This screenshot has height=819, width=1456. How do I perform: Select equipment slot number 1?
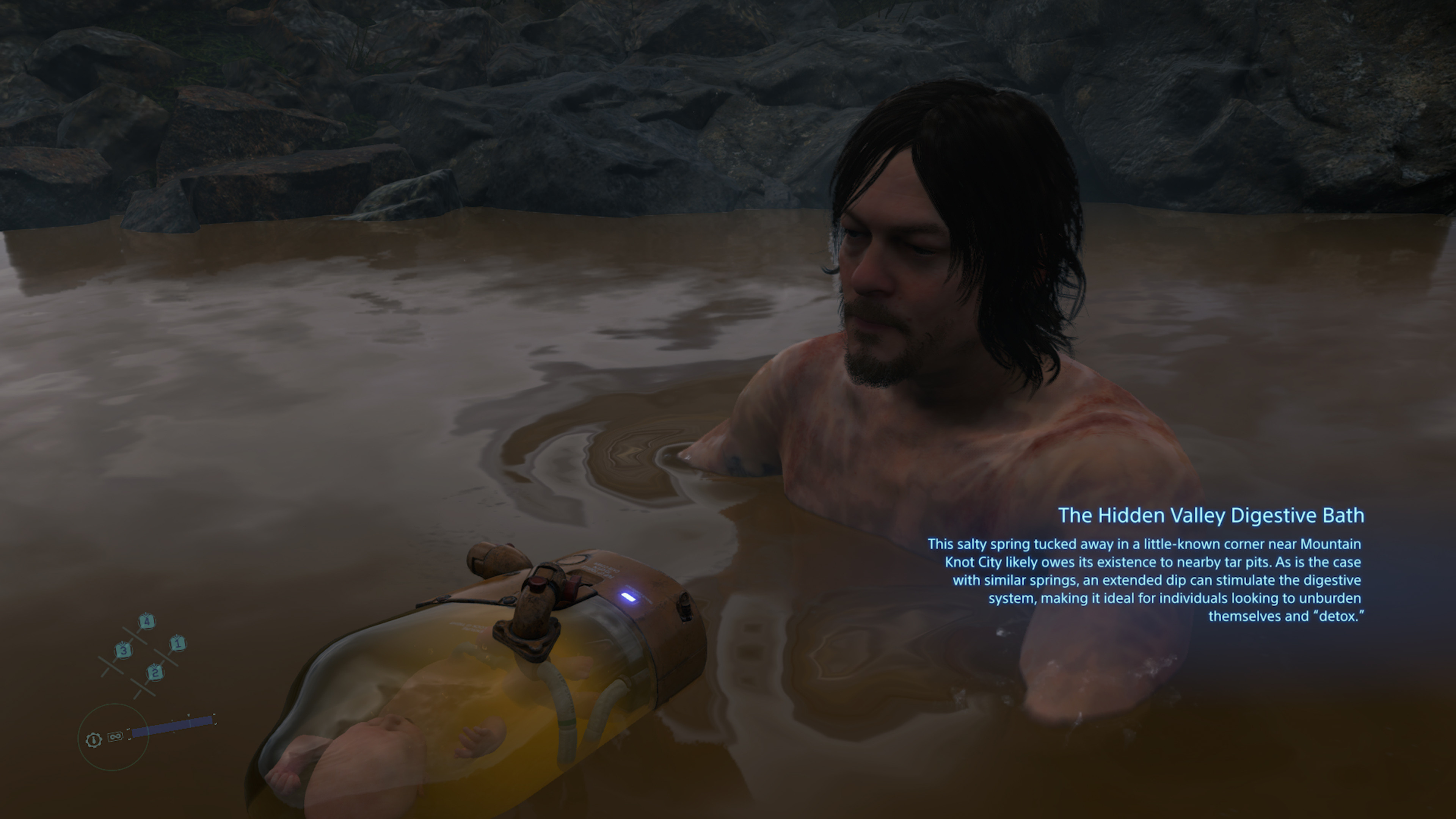click(x=177, y=643)
